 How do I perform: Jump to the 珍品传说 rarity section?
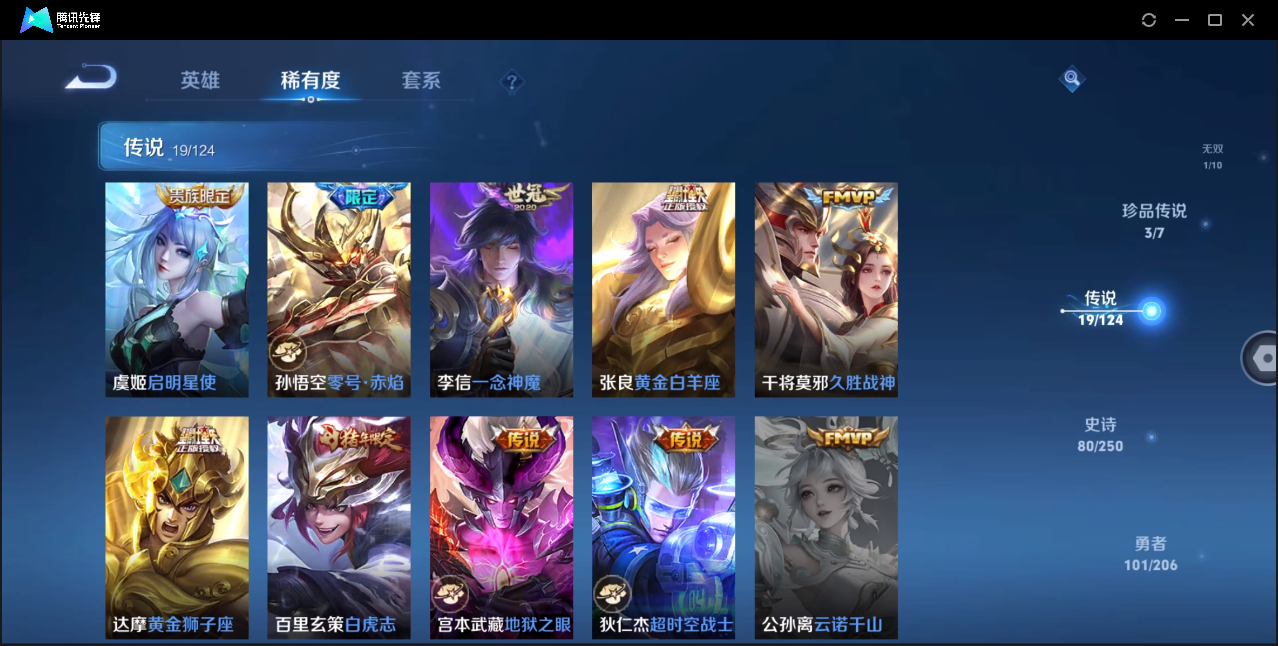[x=1154, y=220]
